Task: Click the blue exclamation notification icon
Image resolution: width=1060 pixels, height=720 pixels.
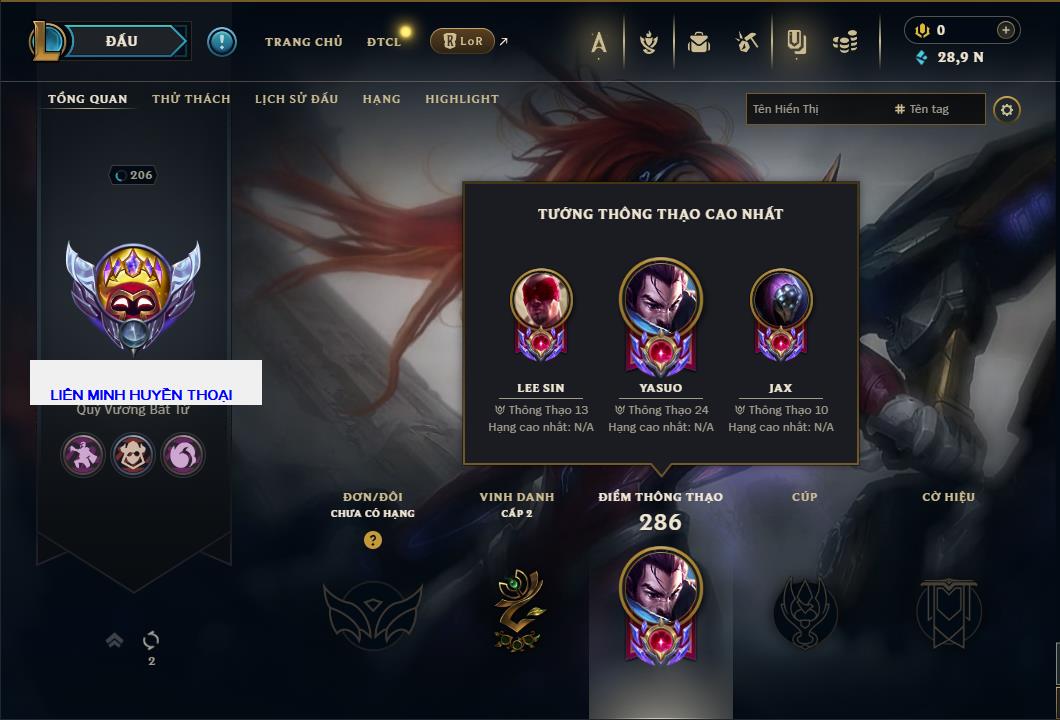Action: (222, 41)
